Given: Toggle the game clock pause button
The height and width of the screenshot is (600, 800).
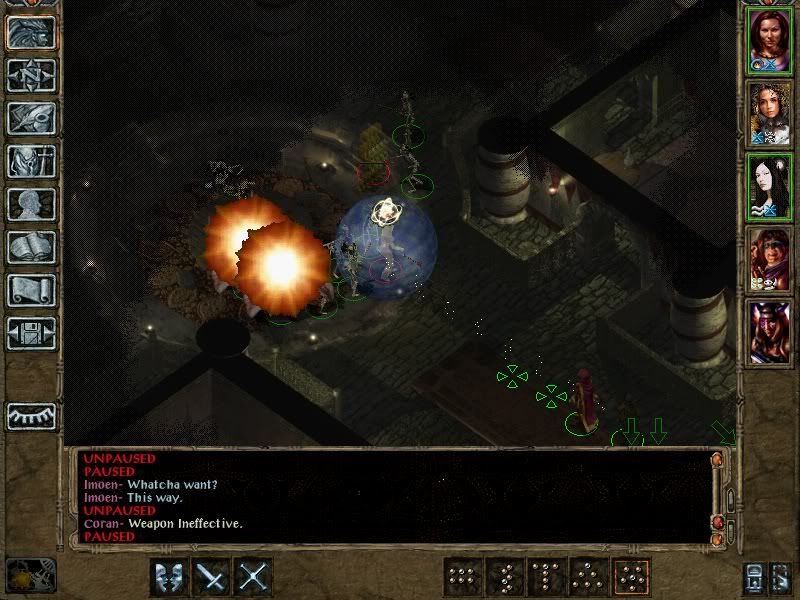Looking at the screenshot, I should point(30,576).
